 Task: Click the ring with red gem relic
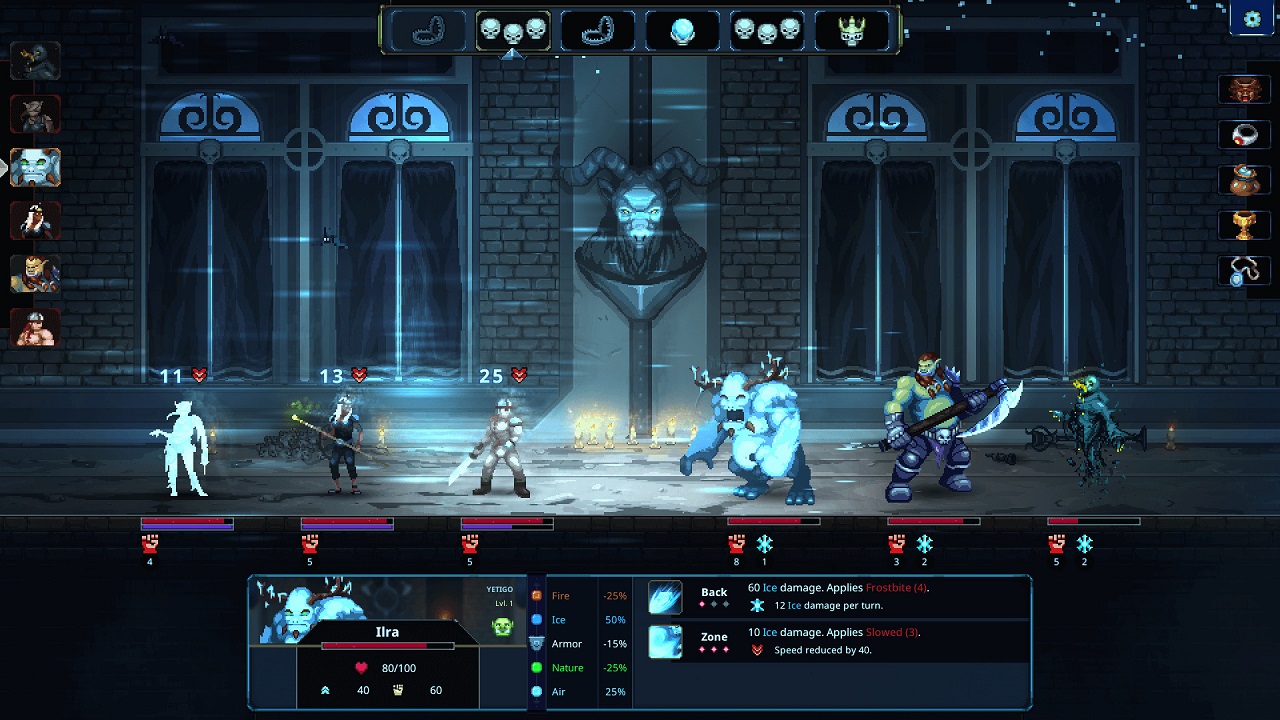point(1244,134)
